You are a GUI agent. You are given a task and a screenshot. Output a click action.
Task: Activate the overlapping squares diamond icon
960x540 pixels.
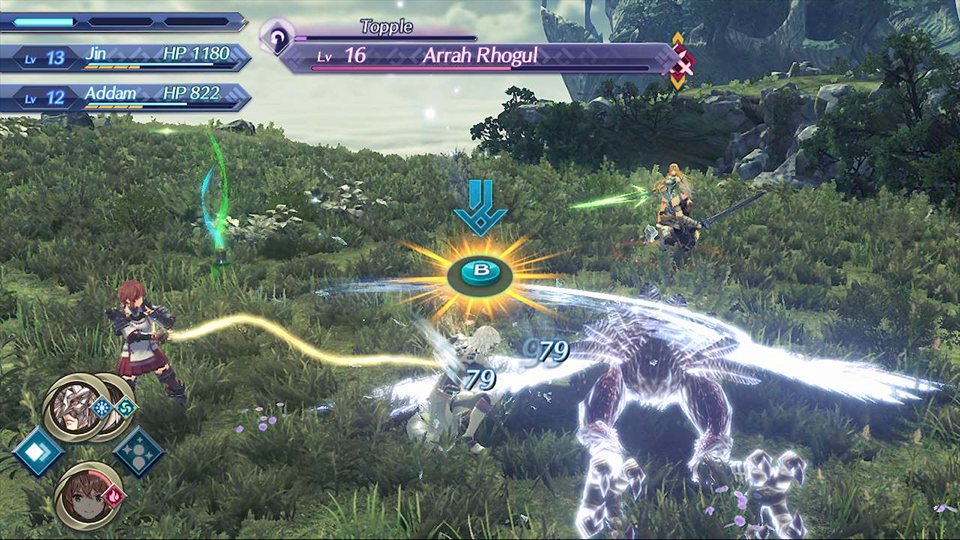[37, 451]
